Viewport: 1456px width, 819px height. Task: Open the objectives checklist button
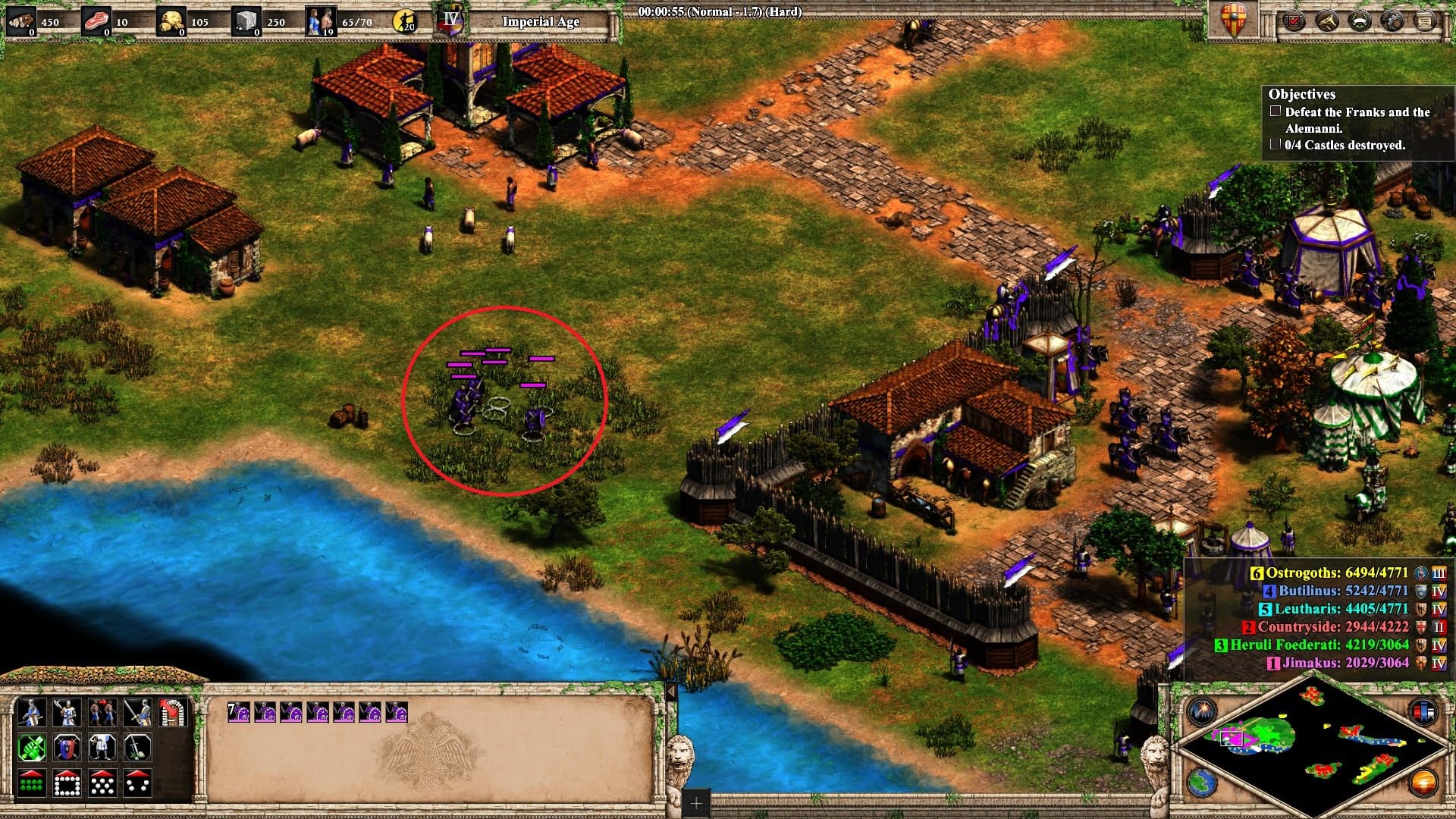(x=1294, y=20)
